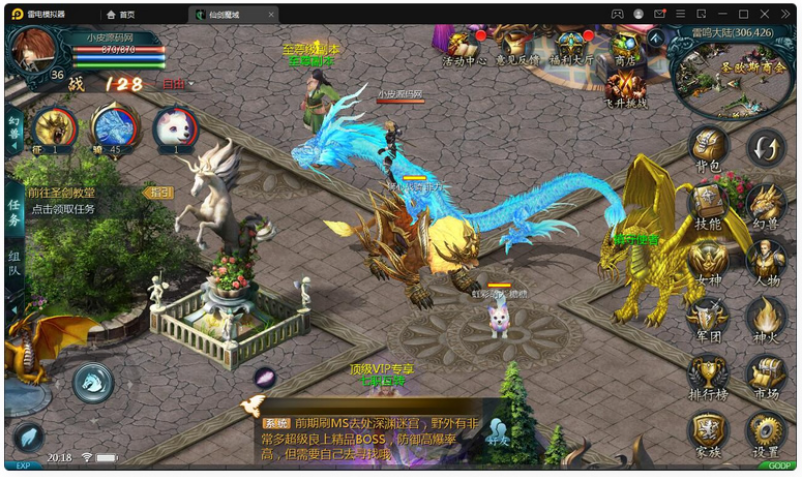Select the white bear pet portrait
Image resolution: width=803 pixels, height=477 pixels.
click(x=174, y=128)
